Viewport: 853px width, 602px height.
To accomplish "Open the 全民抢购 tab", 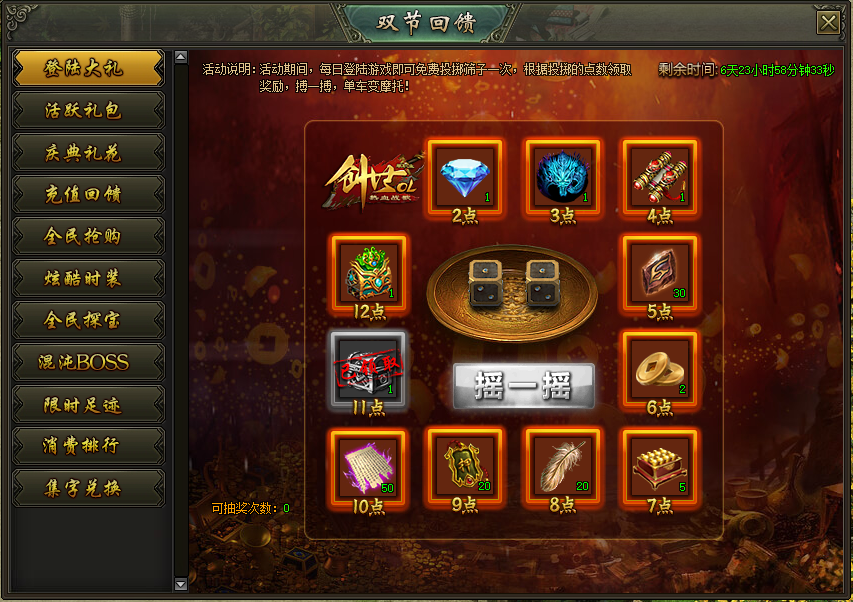I will (88, 236).
